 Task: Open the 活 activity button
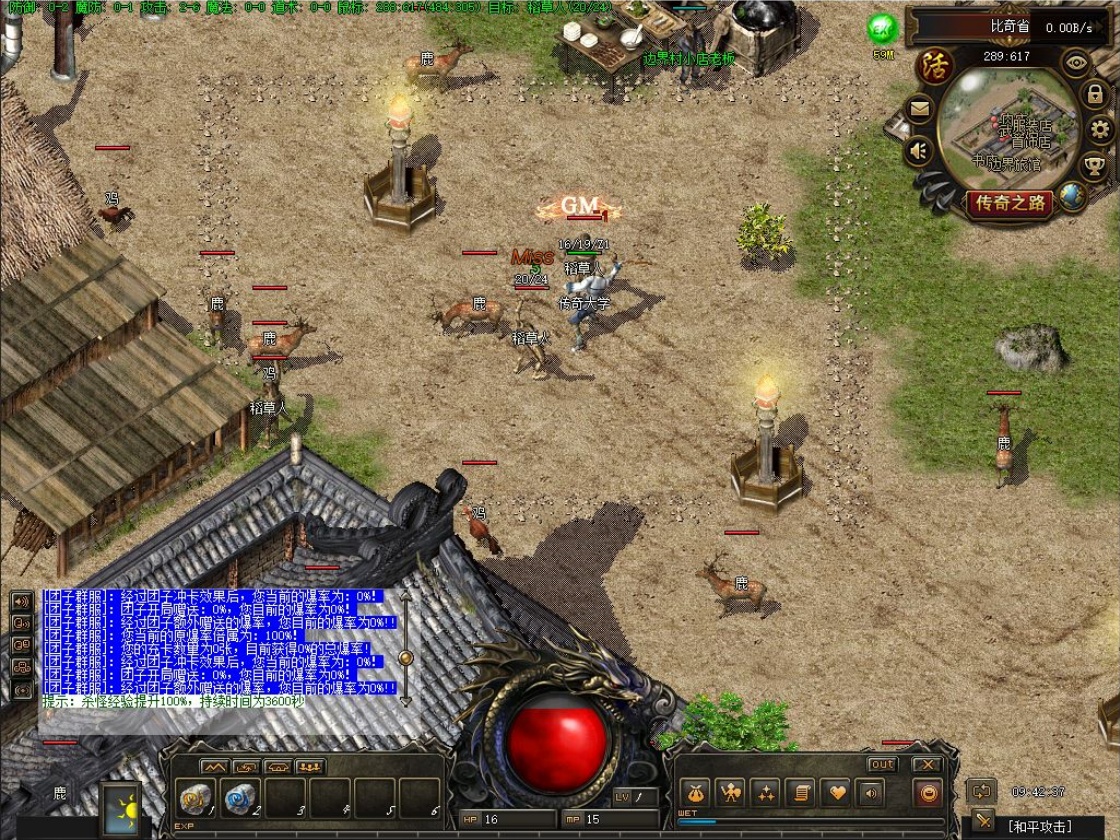tap(934, 66)
